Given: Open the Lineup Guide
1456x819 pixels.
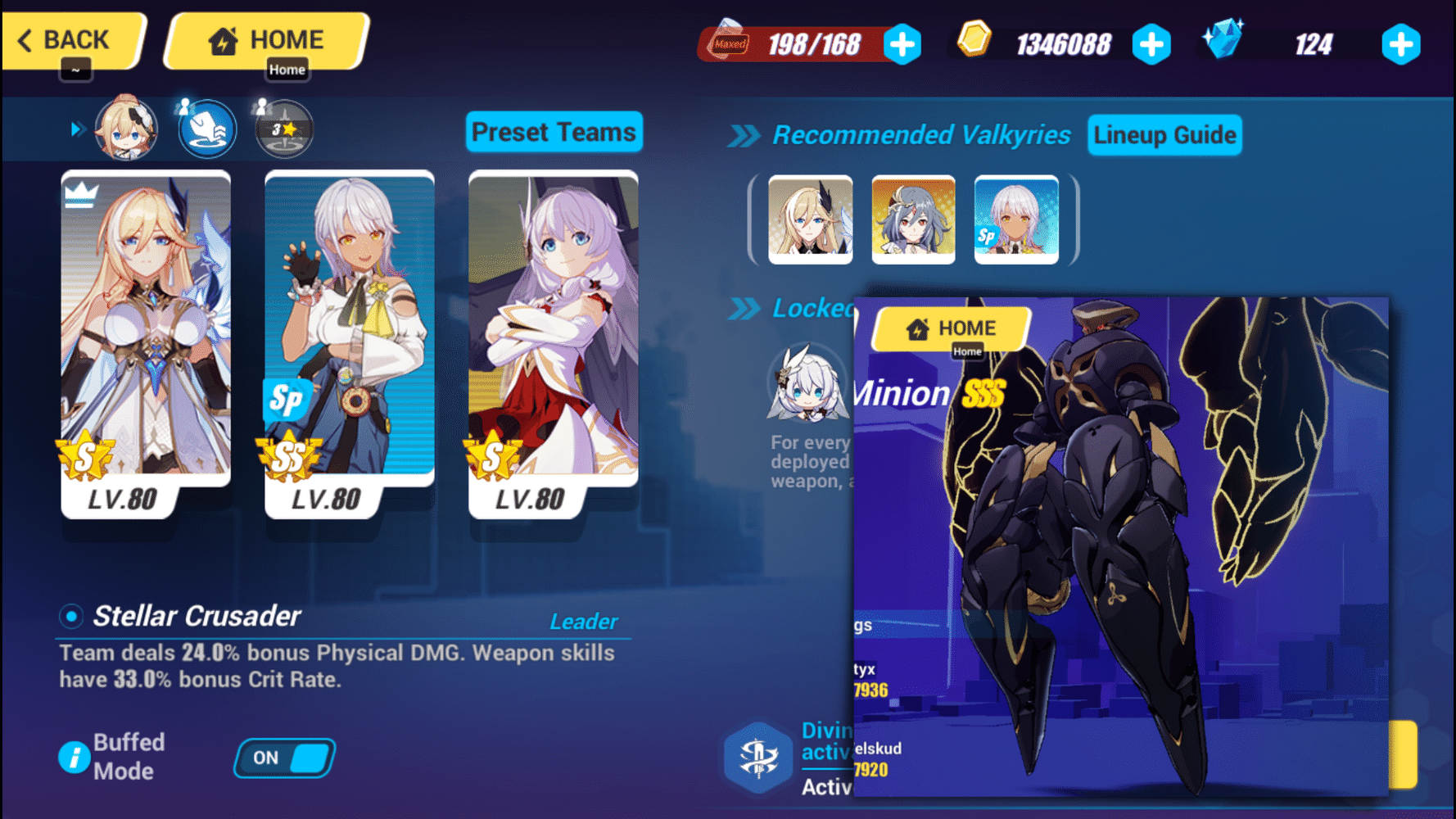Looking at the screenshot, I should click(x=1164, y=135).
